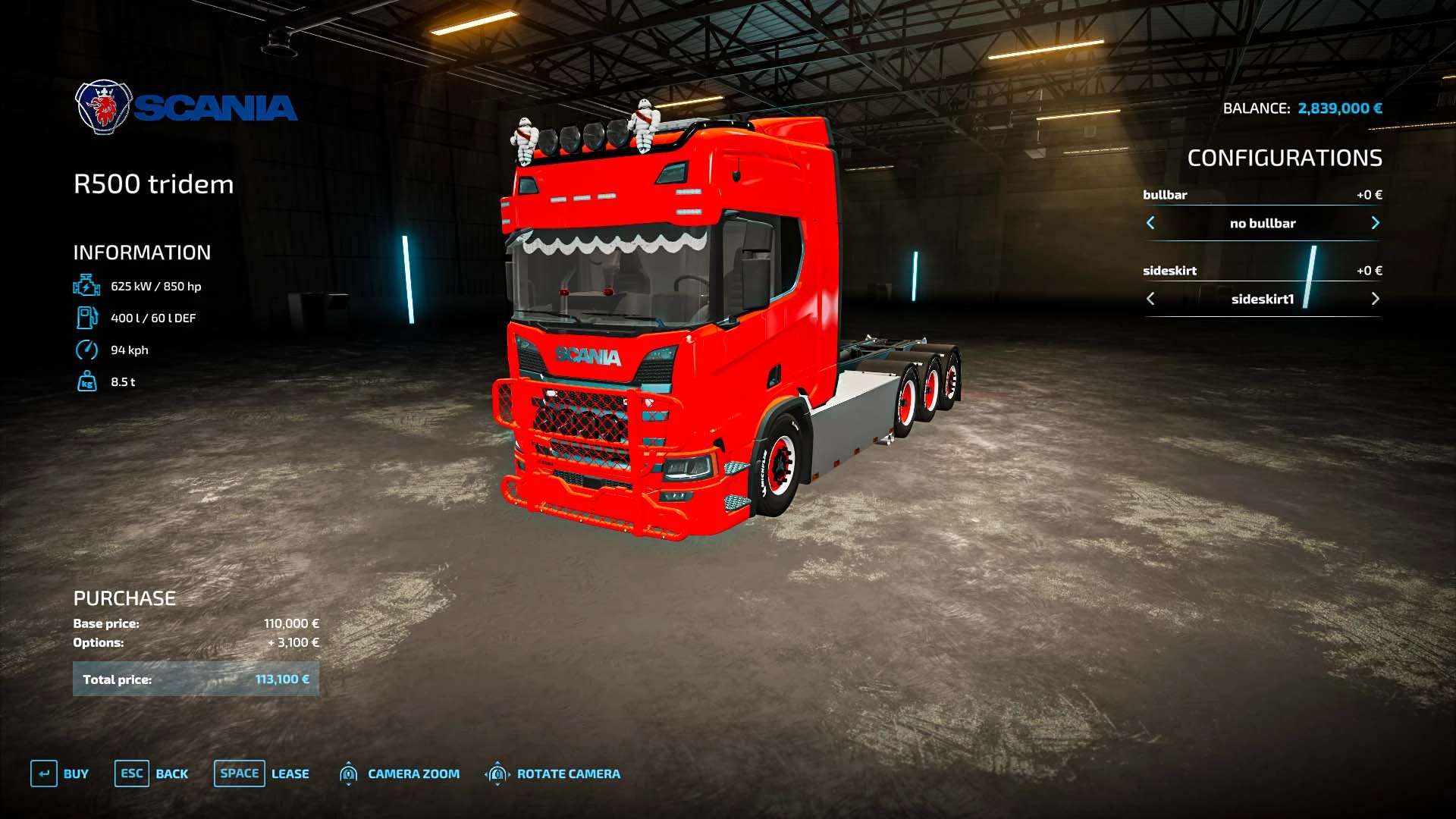Lease the R500 tridem
The width and height of the screenshot is (1456, 819).
[289, 773]
